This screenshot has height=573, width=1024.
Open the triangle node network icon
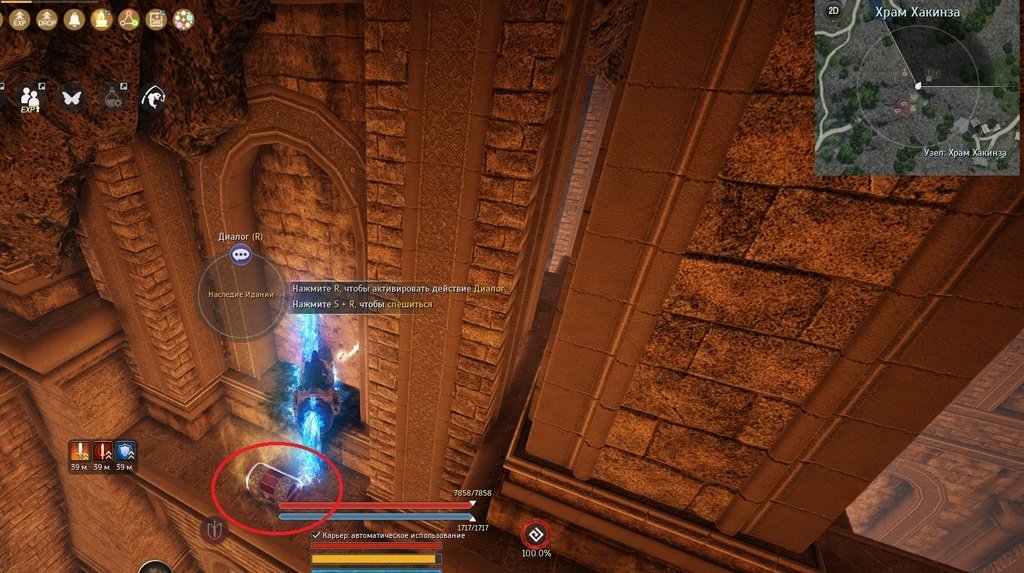pyautogui.click(x=129, y=19)
